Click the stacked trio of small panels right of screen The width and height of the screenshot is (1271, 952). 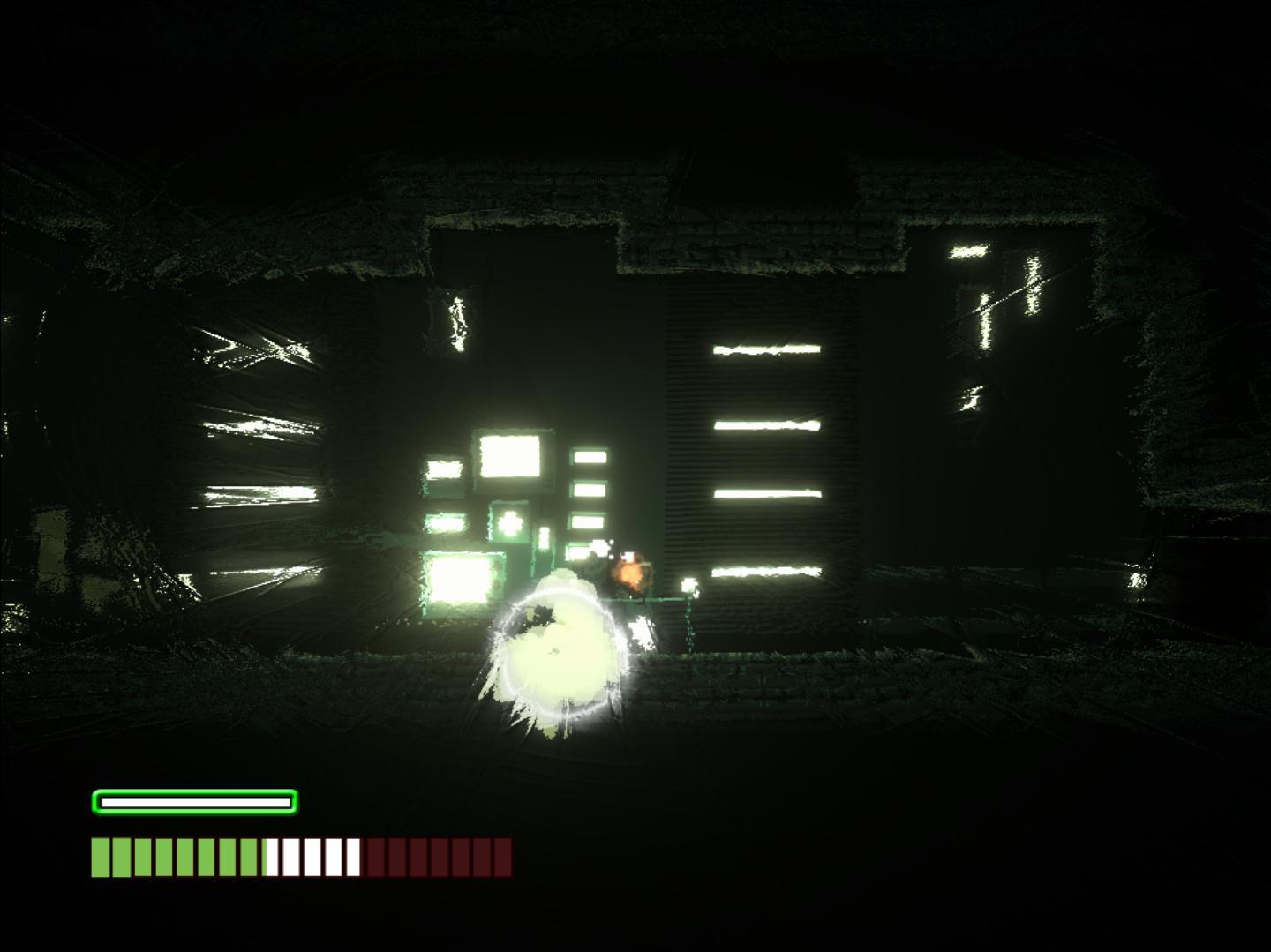click(x=590, y=490)
